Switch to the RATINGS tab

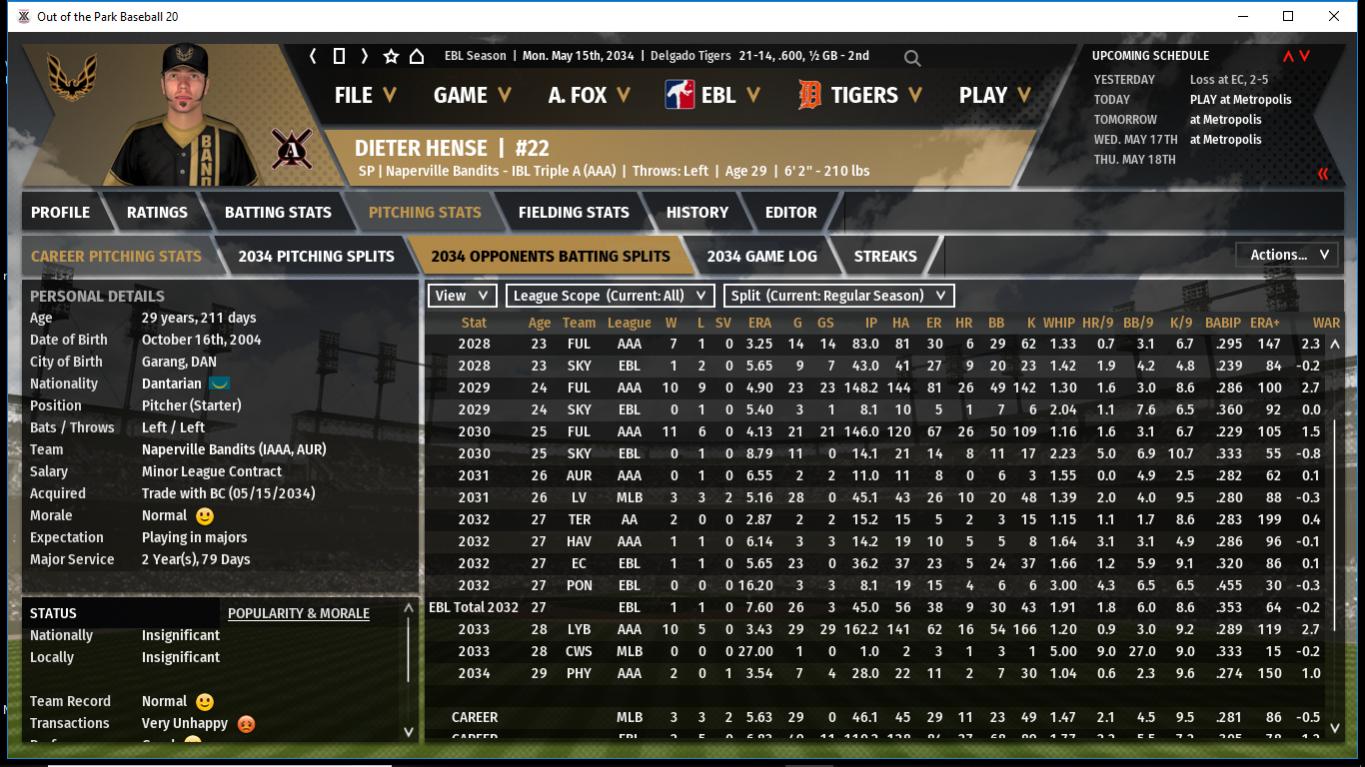pyautogui.click(x=157, y=212)
